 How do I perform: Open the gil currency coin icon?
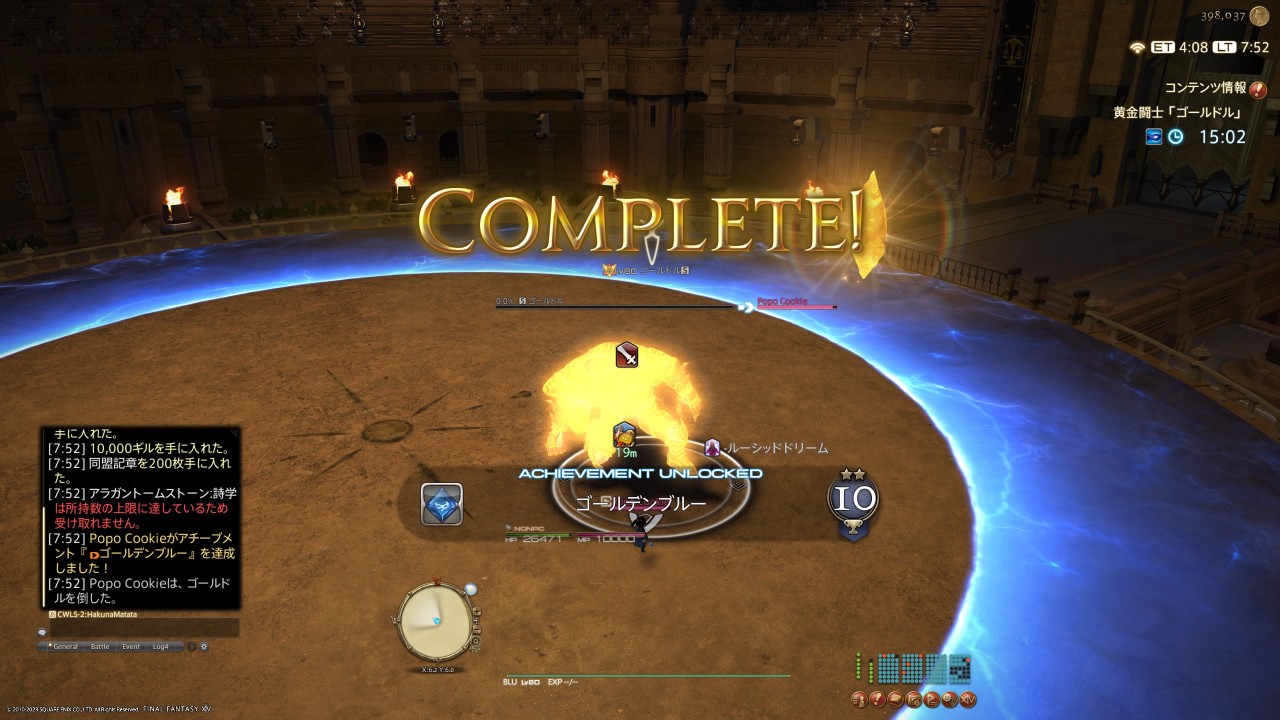point(1259,16)
